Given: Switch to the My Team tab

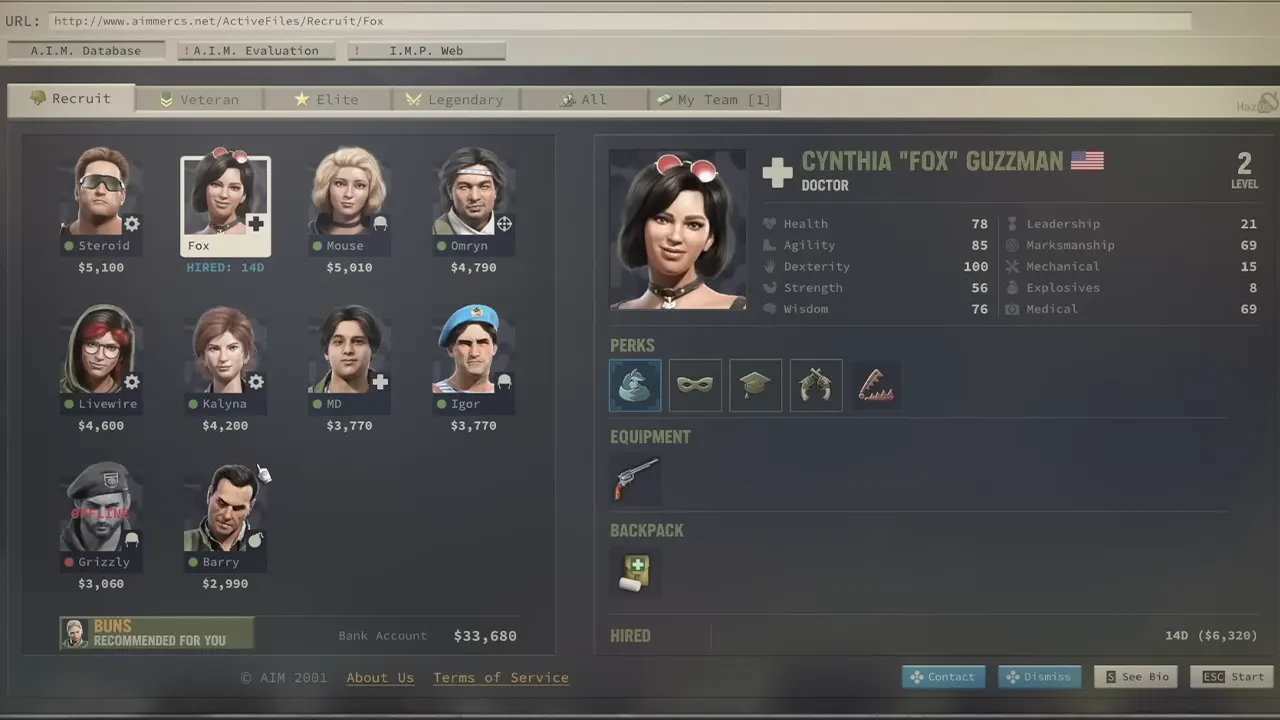Looking at the screenshot, I should (714, 99).
